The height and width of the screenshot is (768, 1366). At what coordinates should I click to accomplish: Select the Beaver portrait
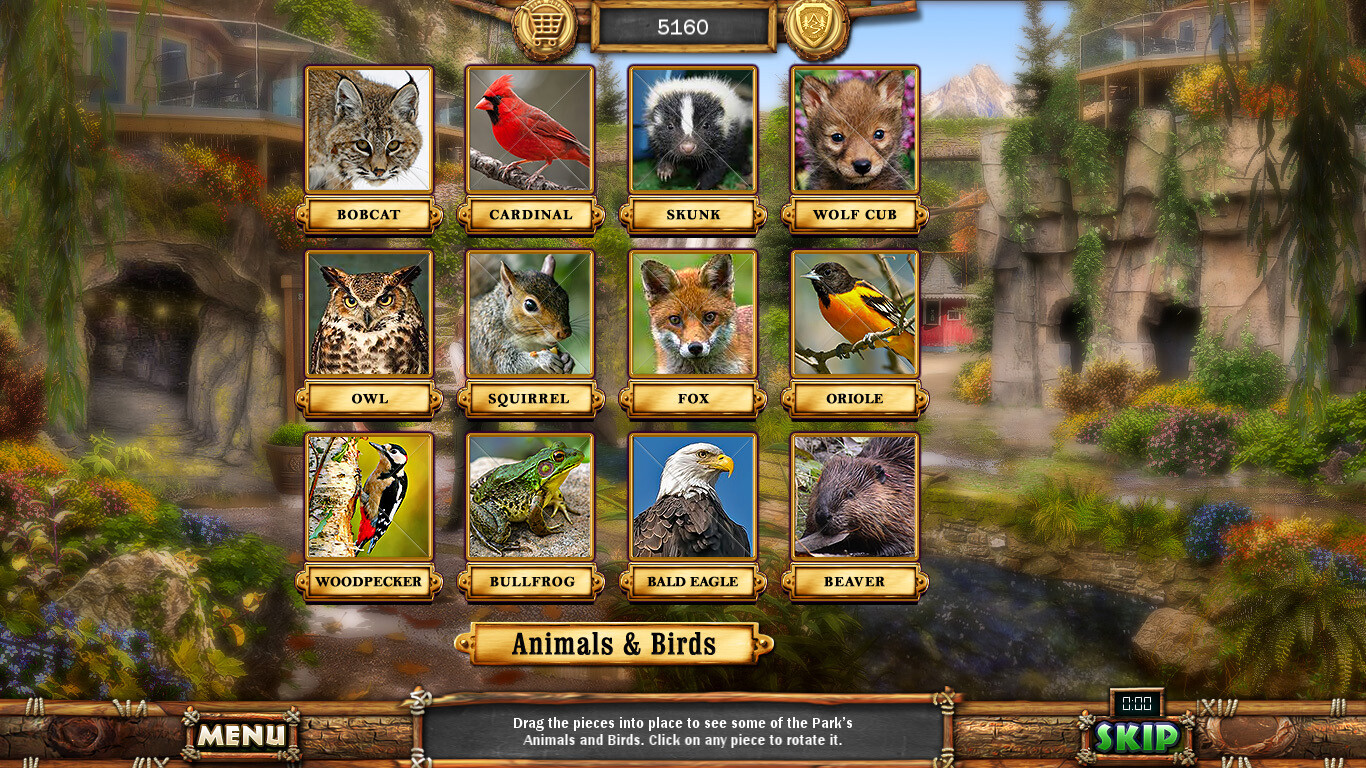tap(855, 496)
